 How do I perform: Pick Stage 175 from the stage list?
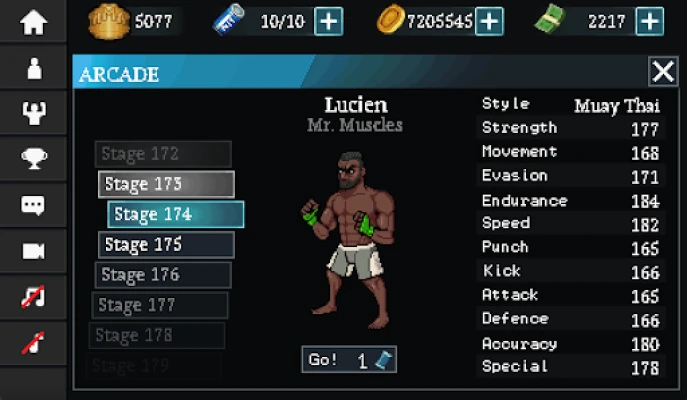[166, 245]
